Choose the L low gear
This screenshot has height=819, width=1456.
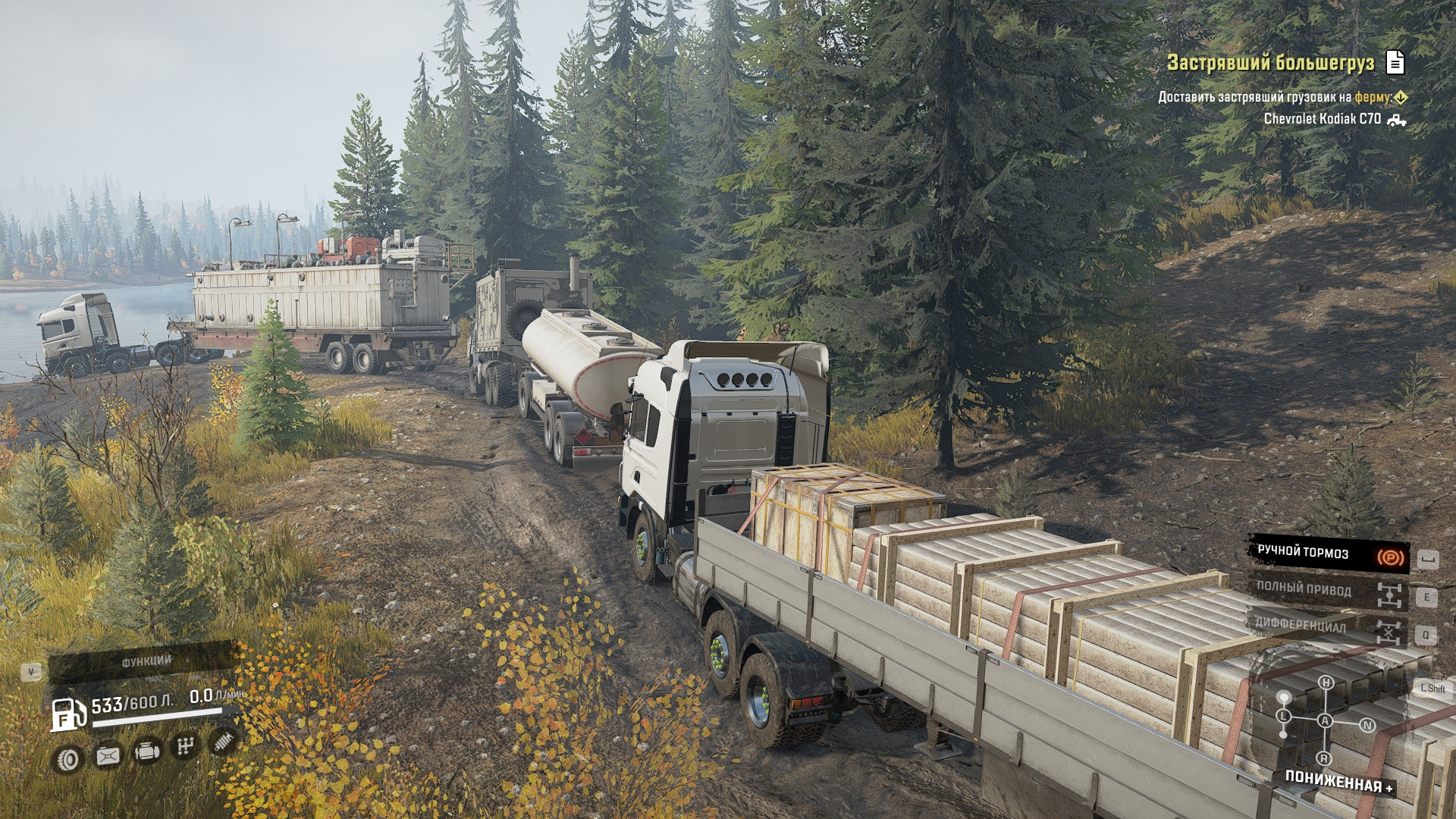click(x=1283, y=716)
